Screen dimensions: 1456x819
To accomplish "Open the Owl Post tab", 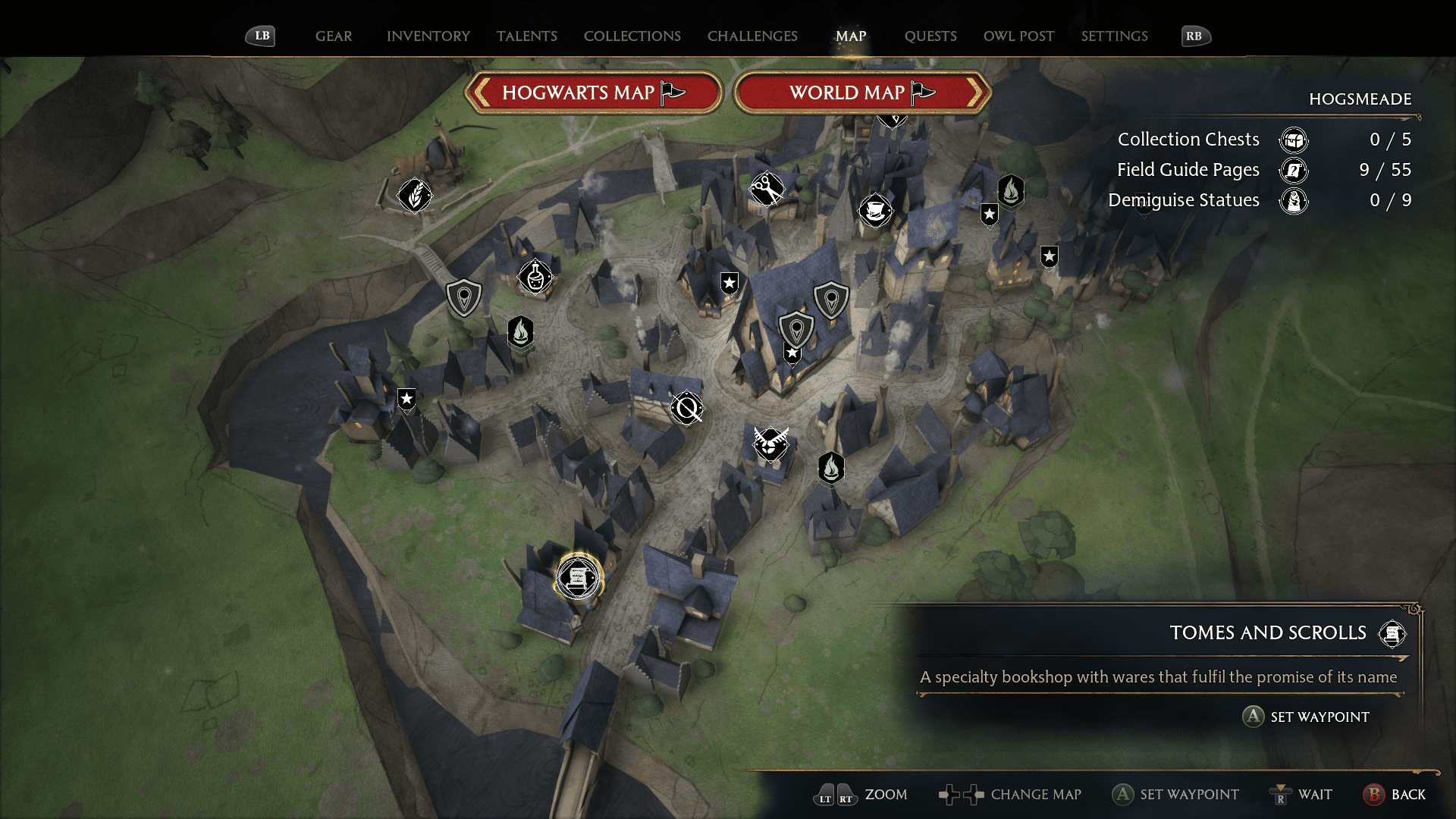I will point(1018,36).
